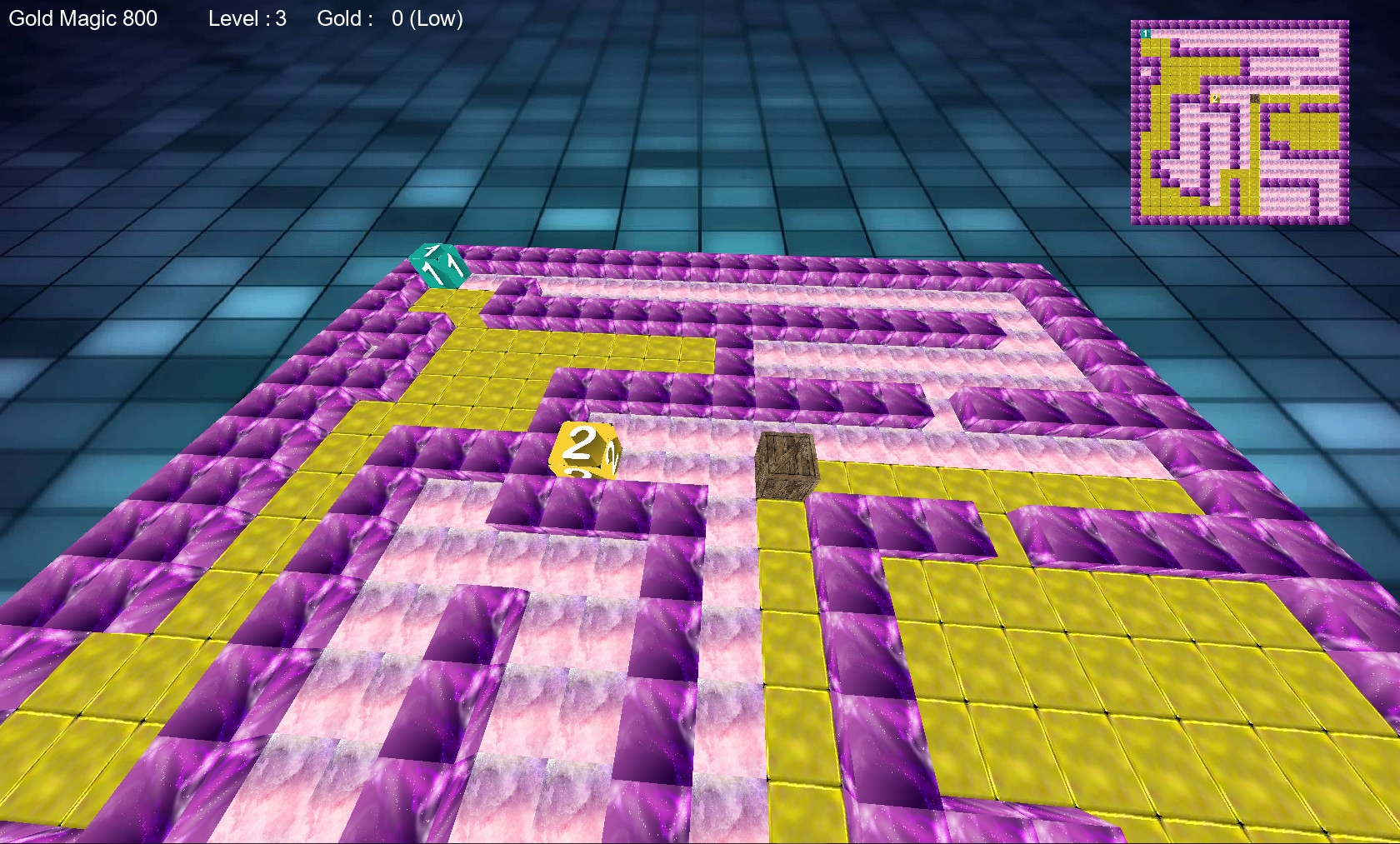Click the Level : 3 label
This screenshot has width=1400, height=844.
[x=246, y=18]
